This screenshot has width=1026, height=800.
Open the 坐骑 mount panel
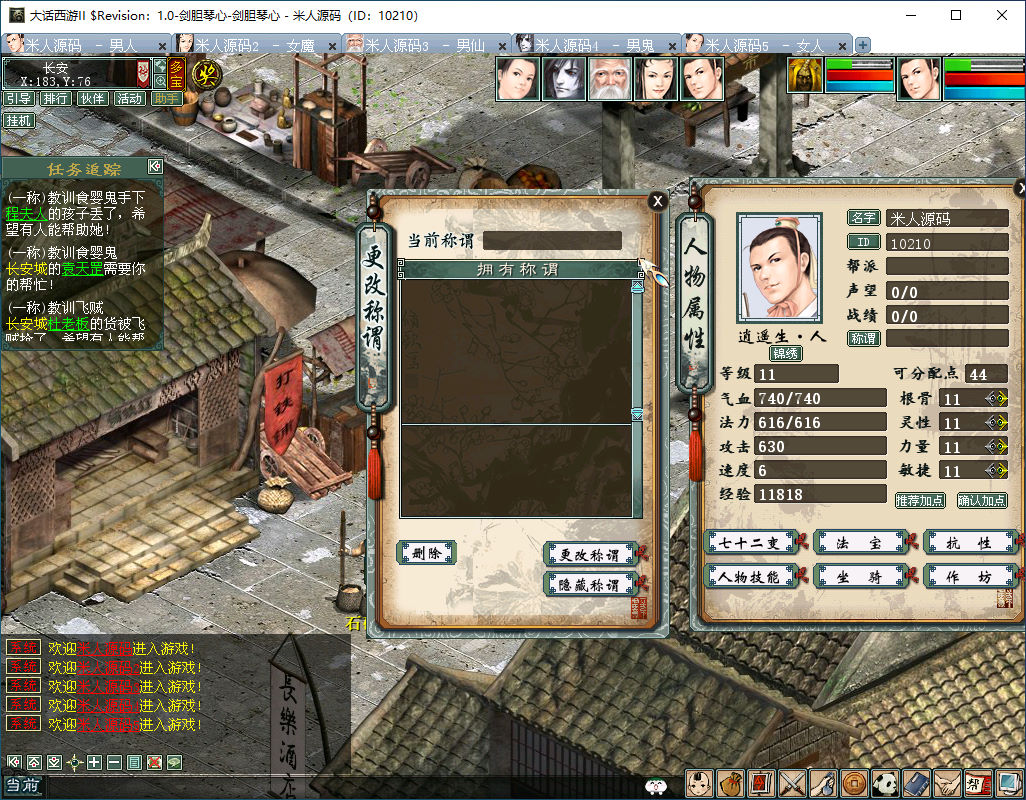point(859,576)
